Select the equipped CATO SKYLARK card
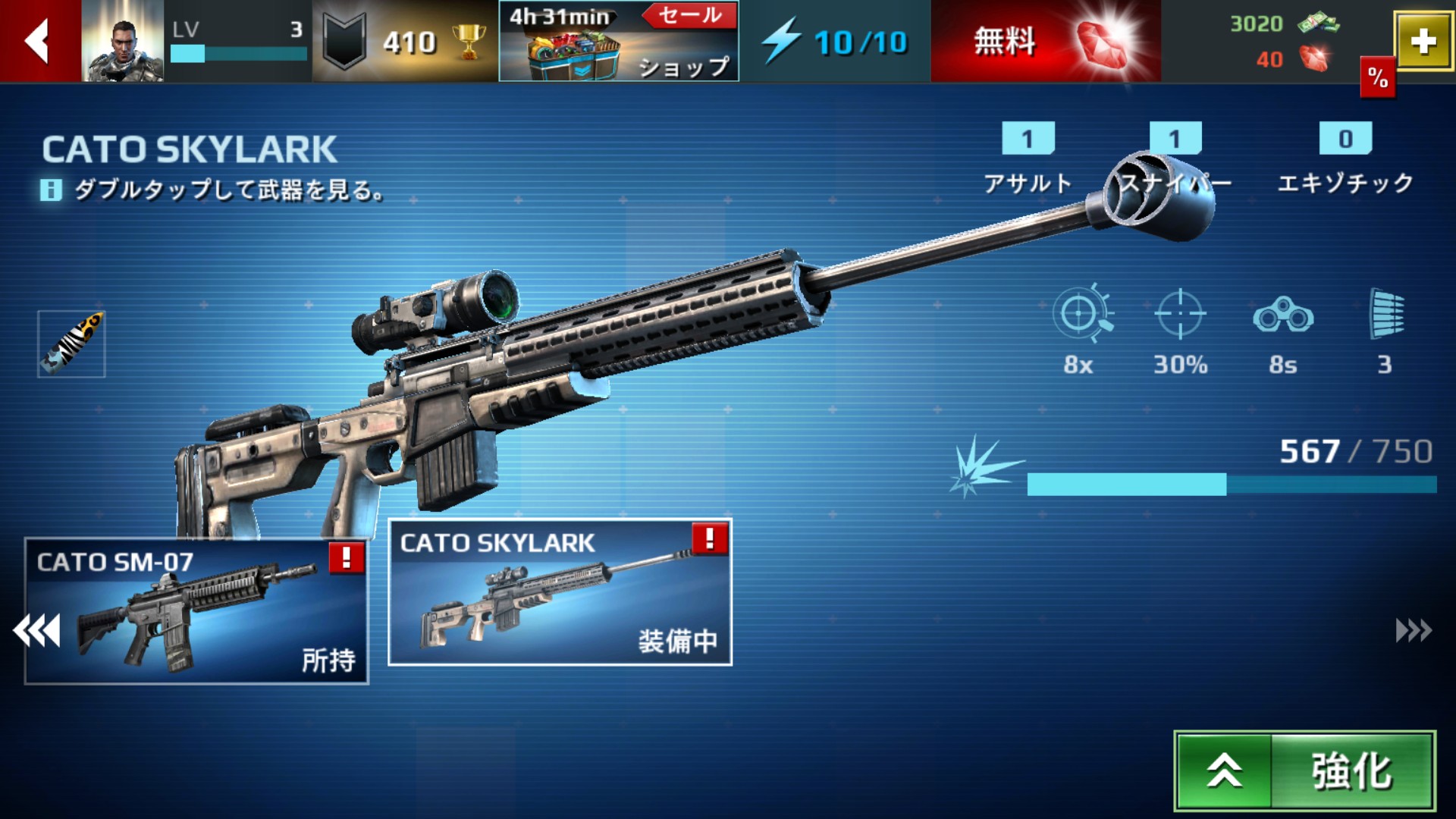1456x819 pixels. pyautogui.click(x=560, y=592)
